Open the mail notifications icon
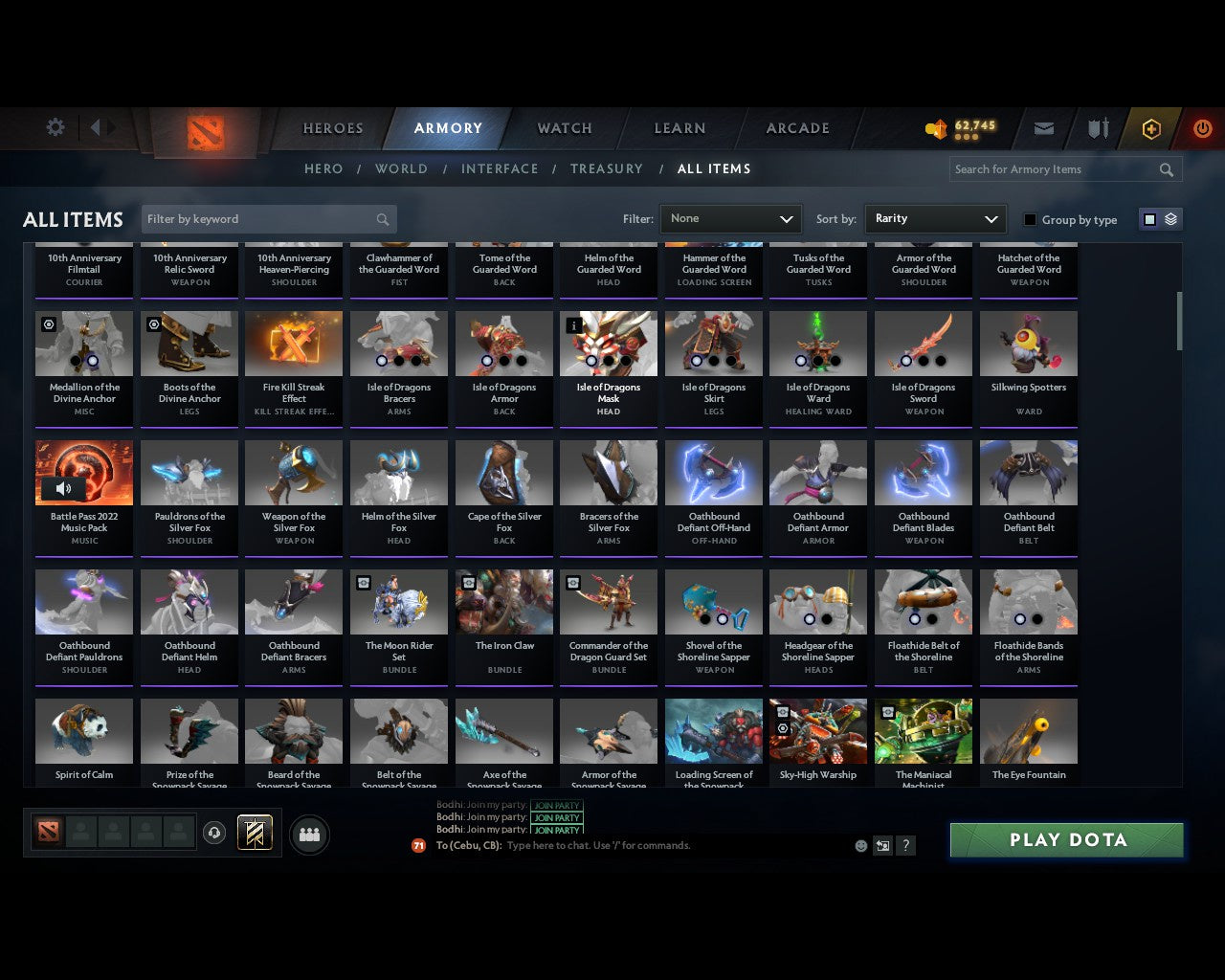The width and height of the screenshot is (1225, 980). 1043,128
